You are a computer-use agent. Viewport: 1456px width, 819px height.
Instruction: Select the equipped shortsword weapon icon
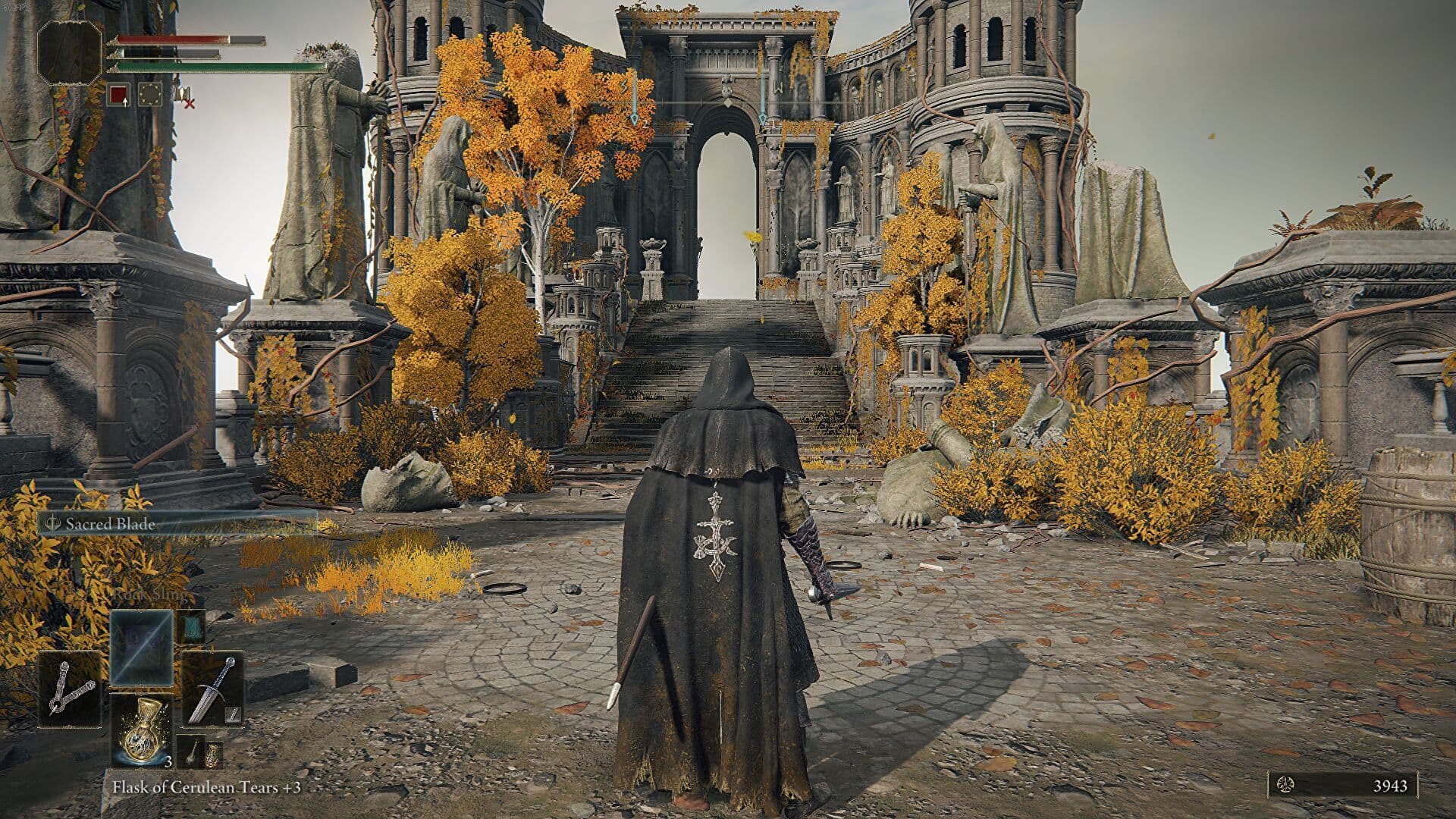click(211, 689)
